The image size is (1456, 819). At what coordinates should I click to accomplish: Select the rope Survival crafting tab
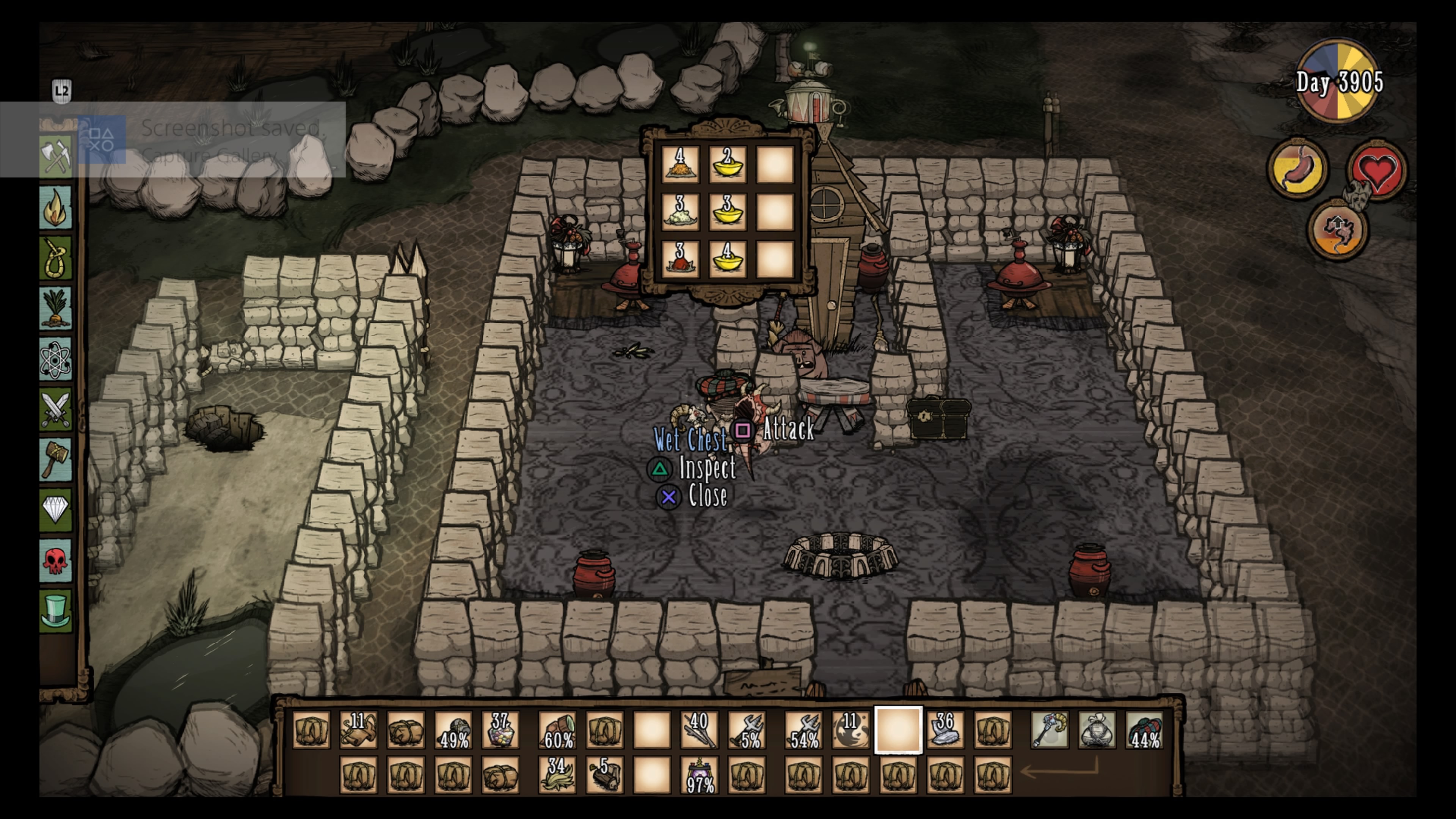(x=55, y=258)
